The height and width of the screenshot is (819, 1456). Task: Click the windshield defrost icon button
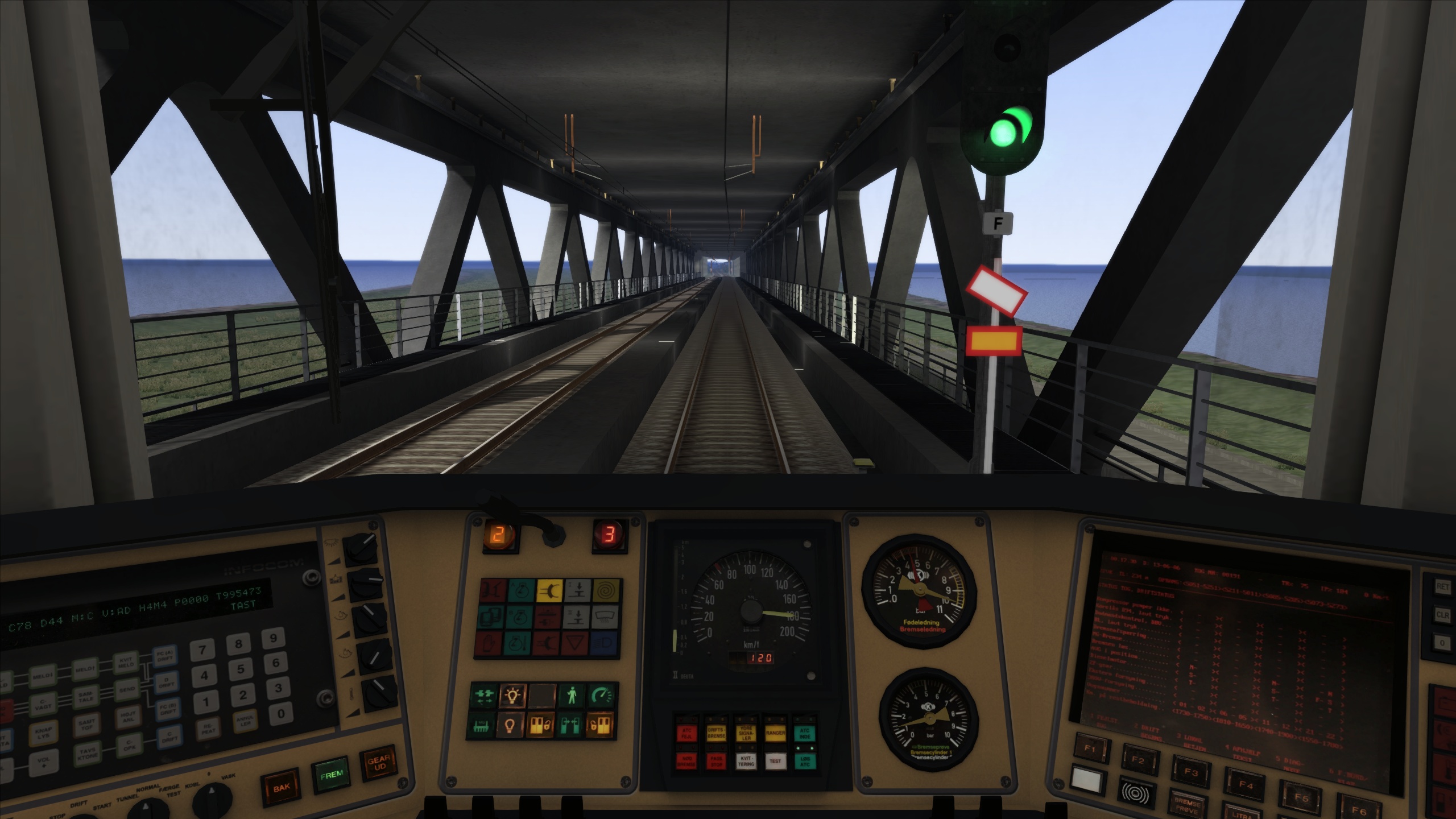coord(606,617)
